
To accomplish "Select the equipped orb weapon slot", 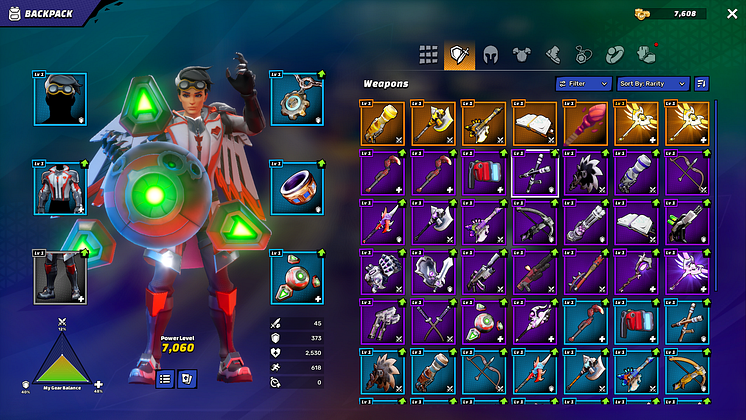I will (296, 277).
